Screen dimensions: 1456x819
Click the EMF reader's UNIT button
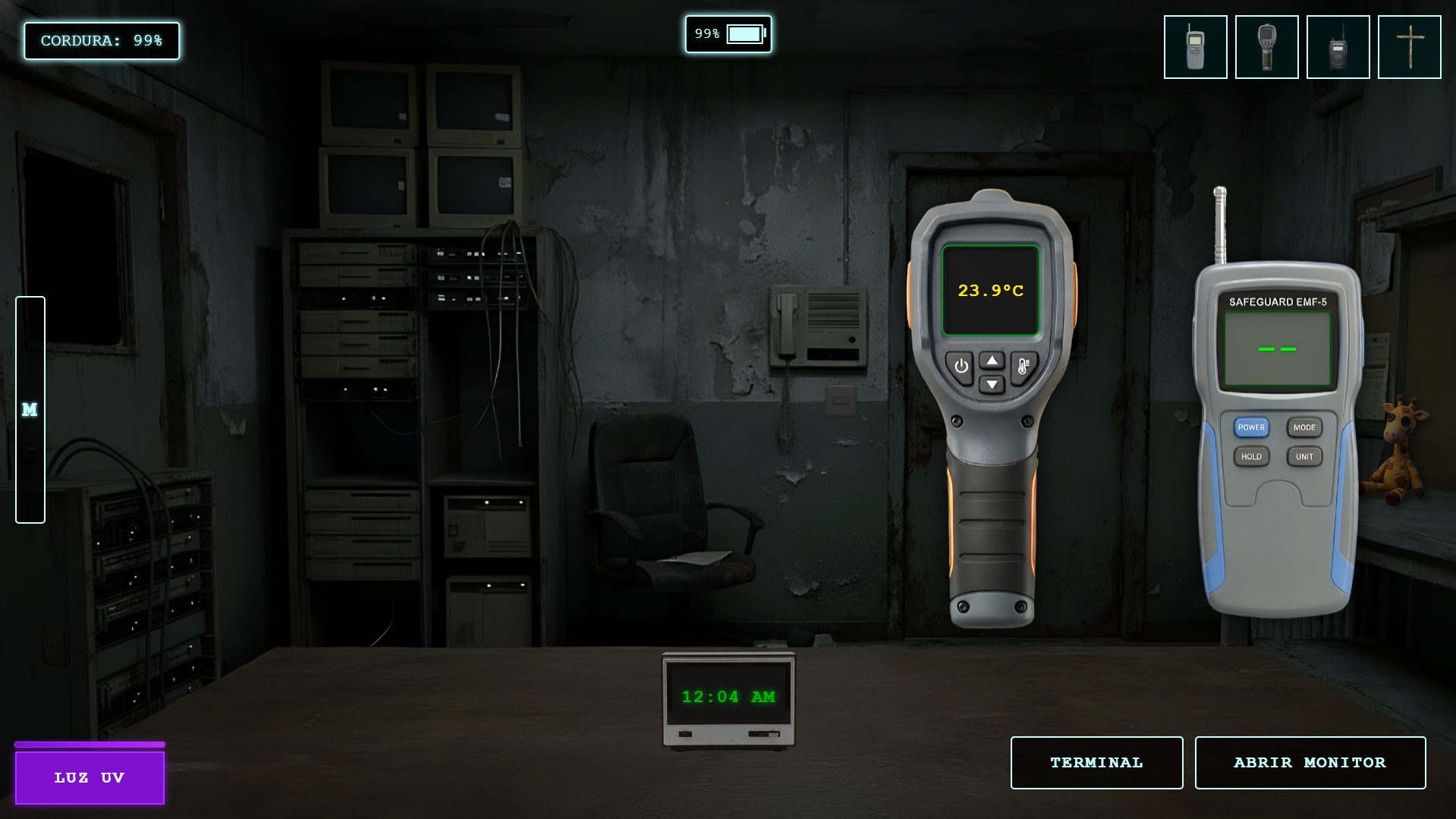[x=1304, y=456]
